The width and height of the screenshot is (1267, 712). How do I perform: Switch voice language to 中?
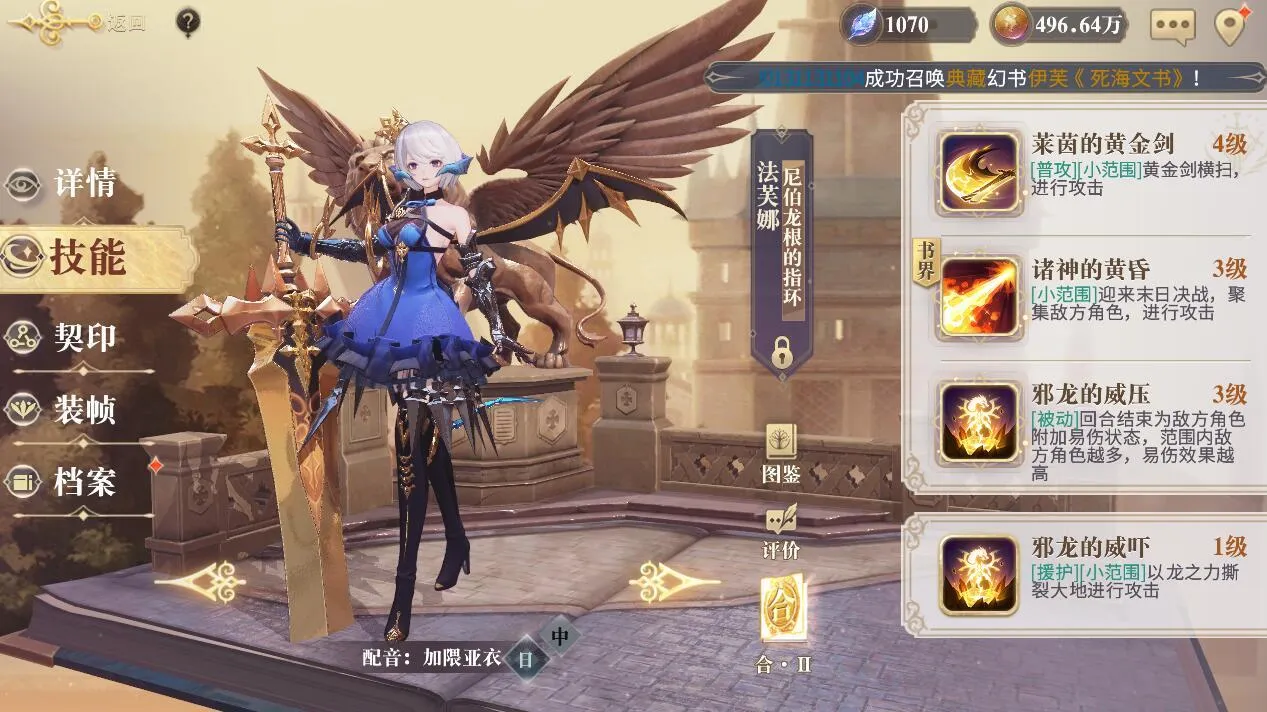[x=560, y=636]
